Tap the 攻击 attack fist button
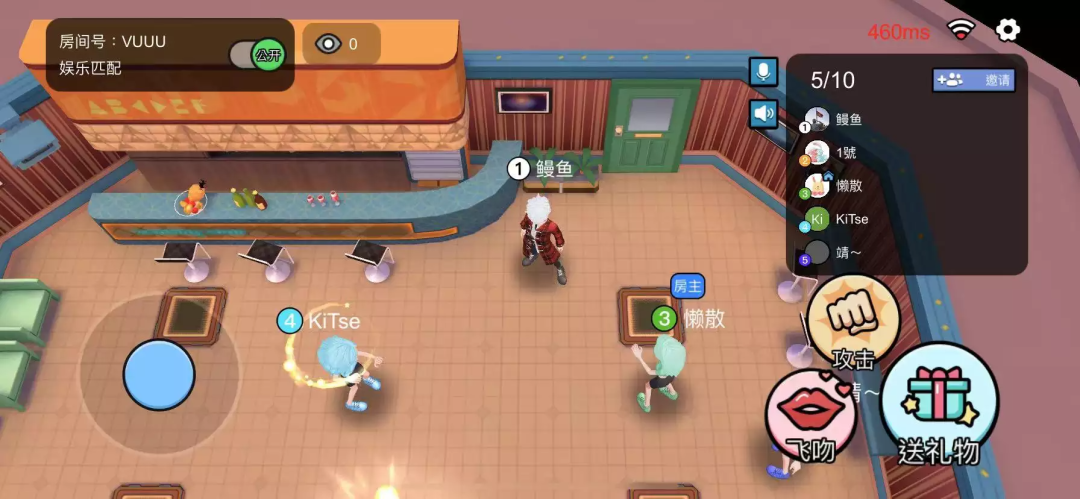1080x499 pixels. tap(854, 322)
